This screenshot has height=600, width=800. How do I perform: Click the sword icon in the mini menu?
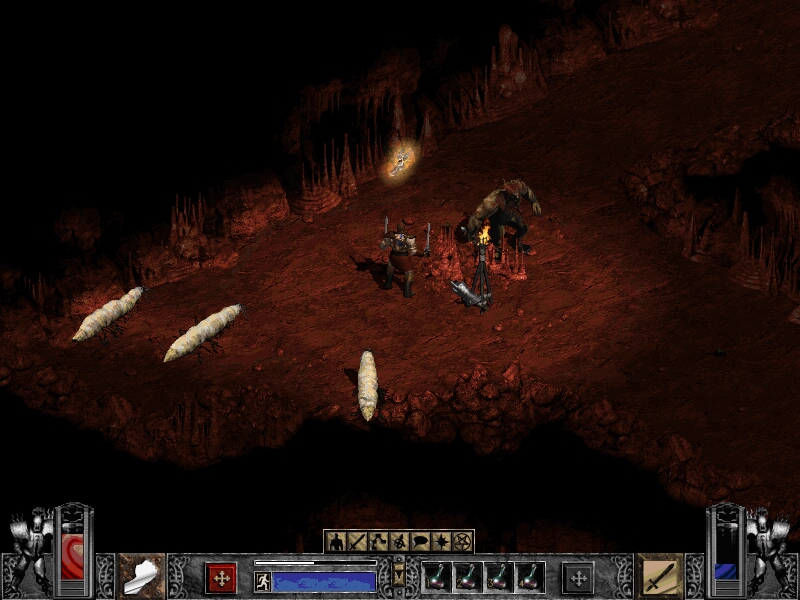[357, 541]
